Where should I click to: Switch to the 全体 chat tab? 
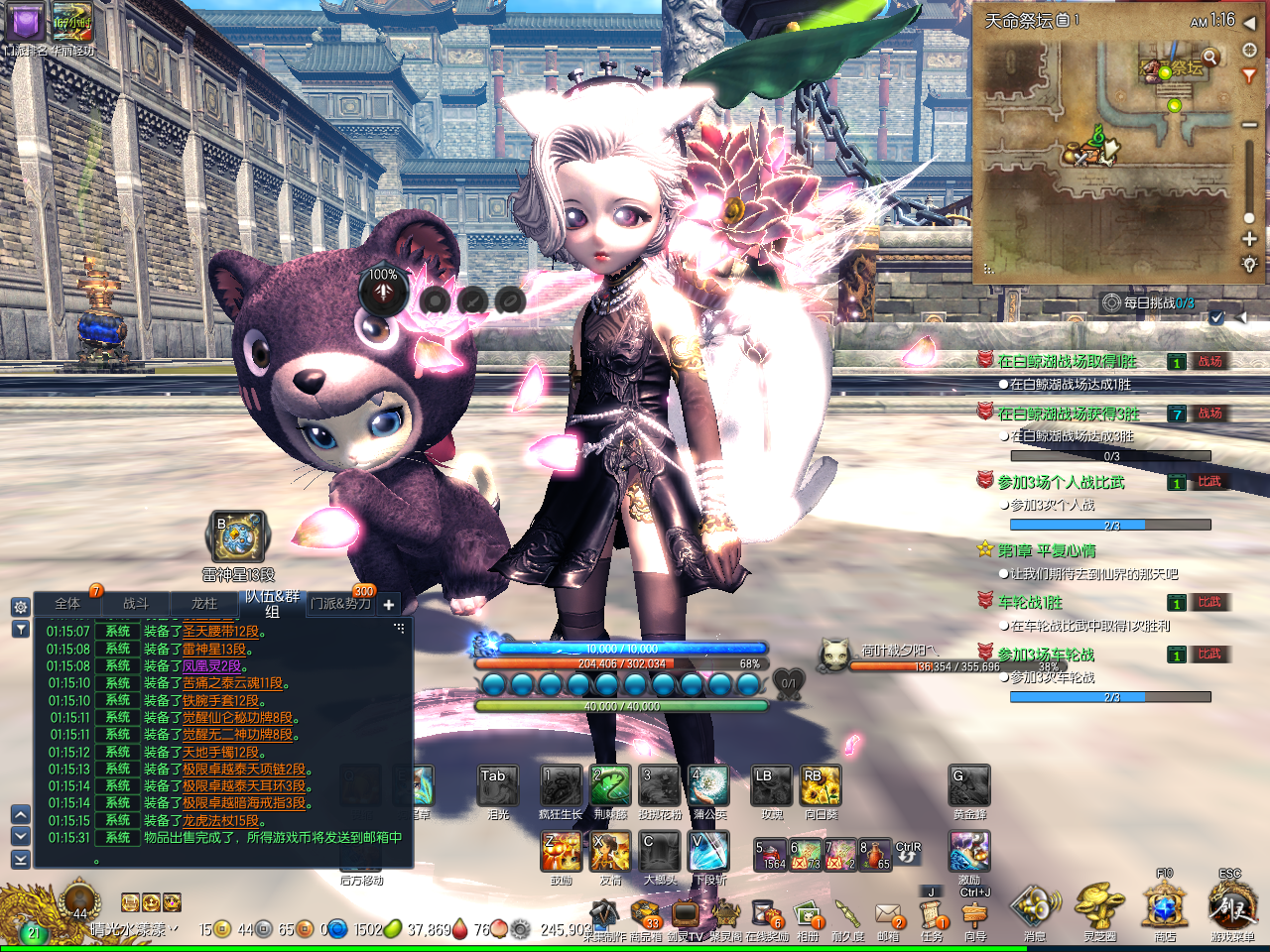tap(67, 603)
